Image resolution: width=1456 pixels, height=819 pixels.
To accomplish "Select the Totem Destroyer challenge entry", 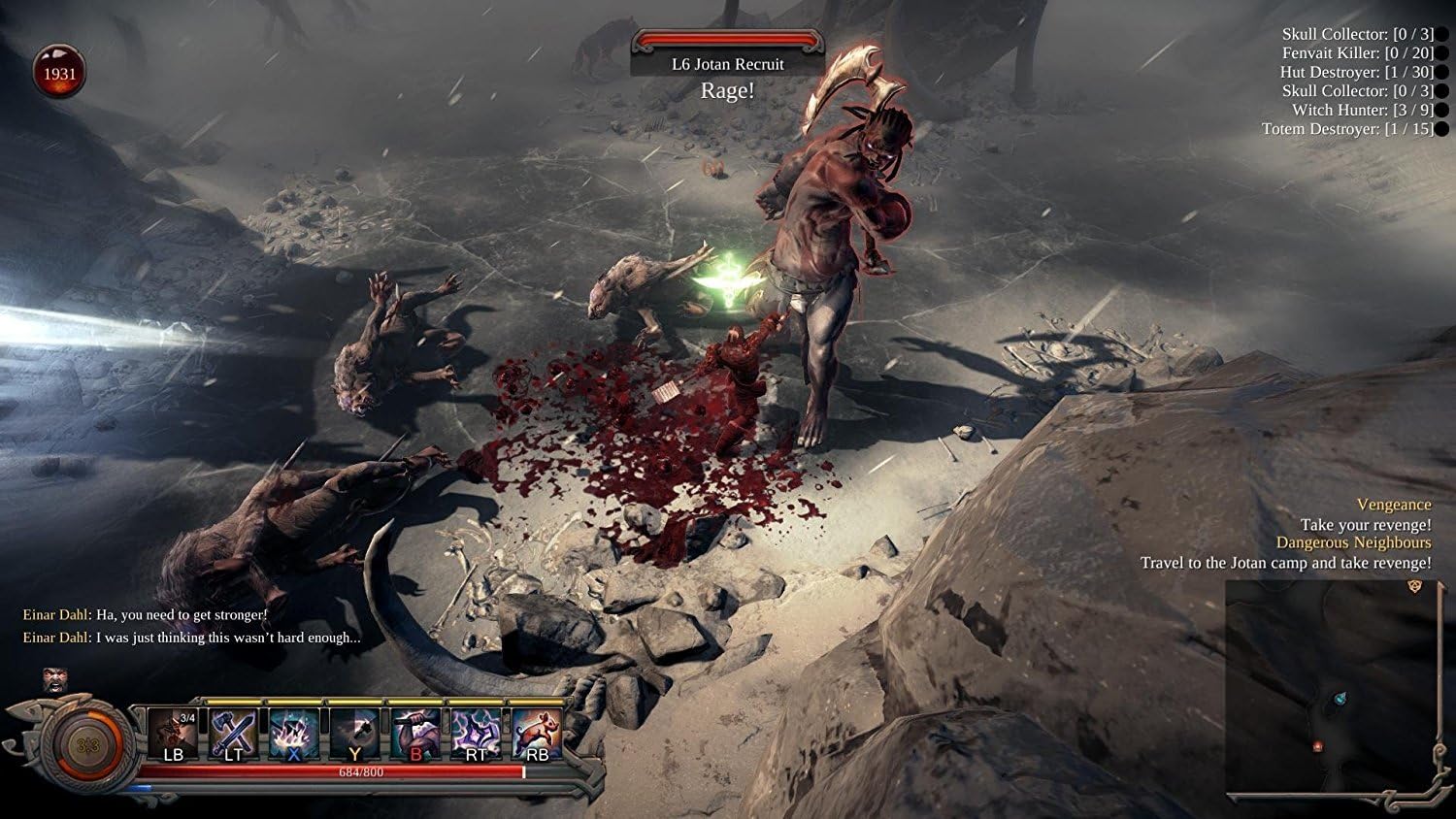I will (1347, 129).
